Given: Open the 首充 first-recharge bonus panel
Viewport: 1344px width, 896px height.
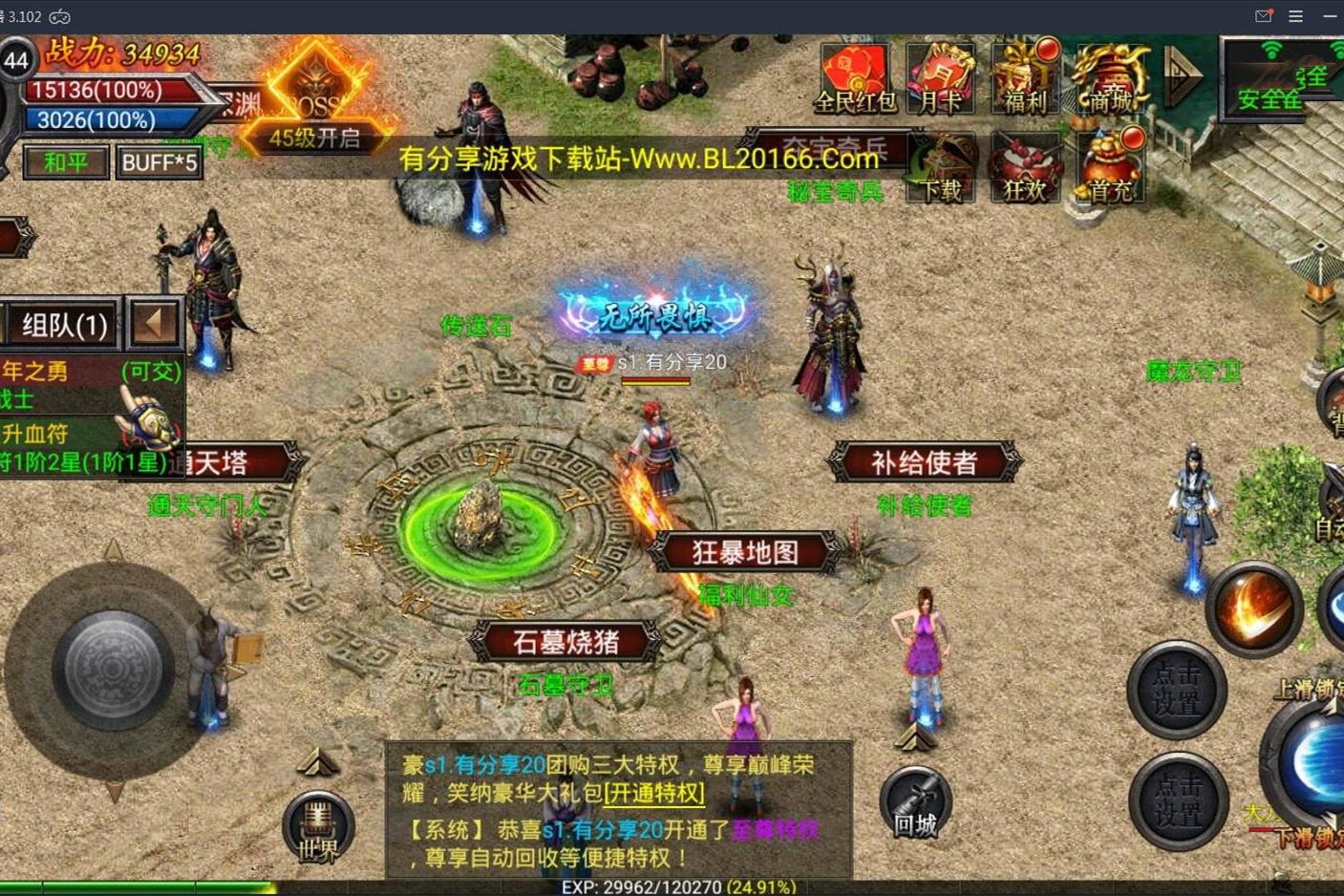Looking at the screenshot, I should 1108,164.
